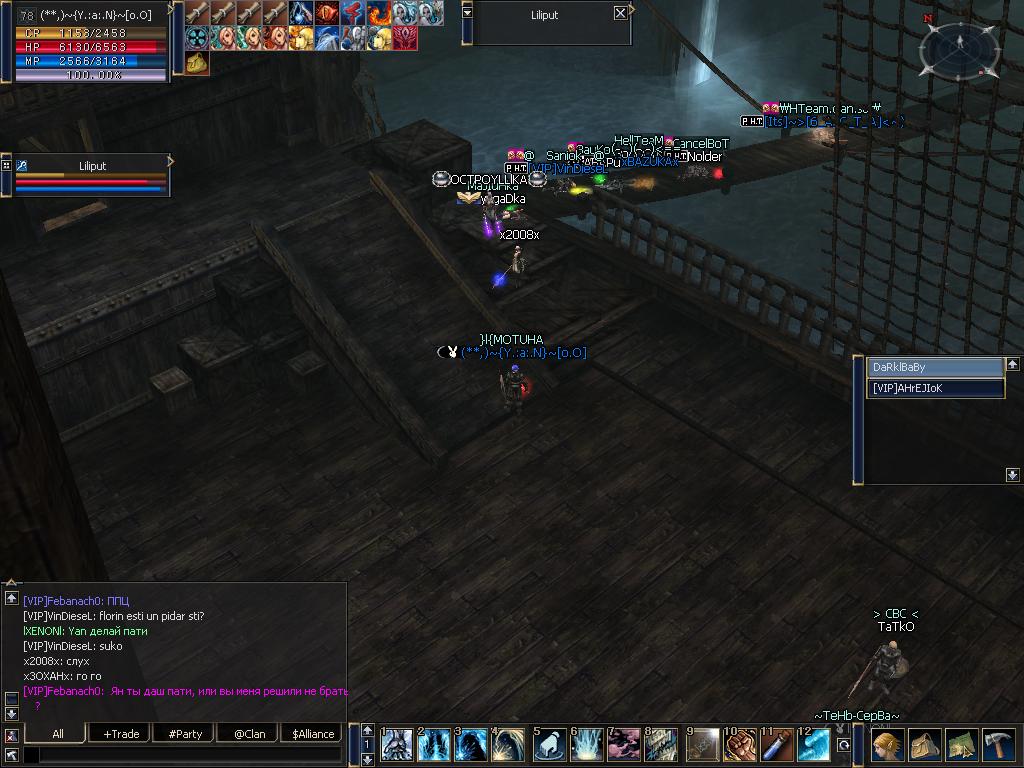The image size is (1024, 768).
Task: Open the character status icon with elf portrait
Action: pyautogui.click(x=887, y=746)
